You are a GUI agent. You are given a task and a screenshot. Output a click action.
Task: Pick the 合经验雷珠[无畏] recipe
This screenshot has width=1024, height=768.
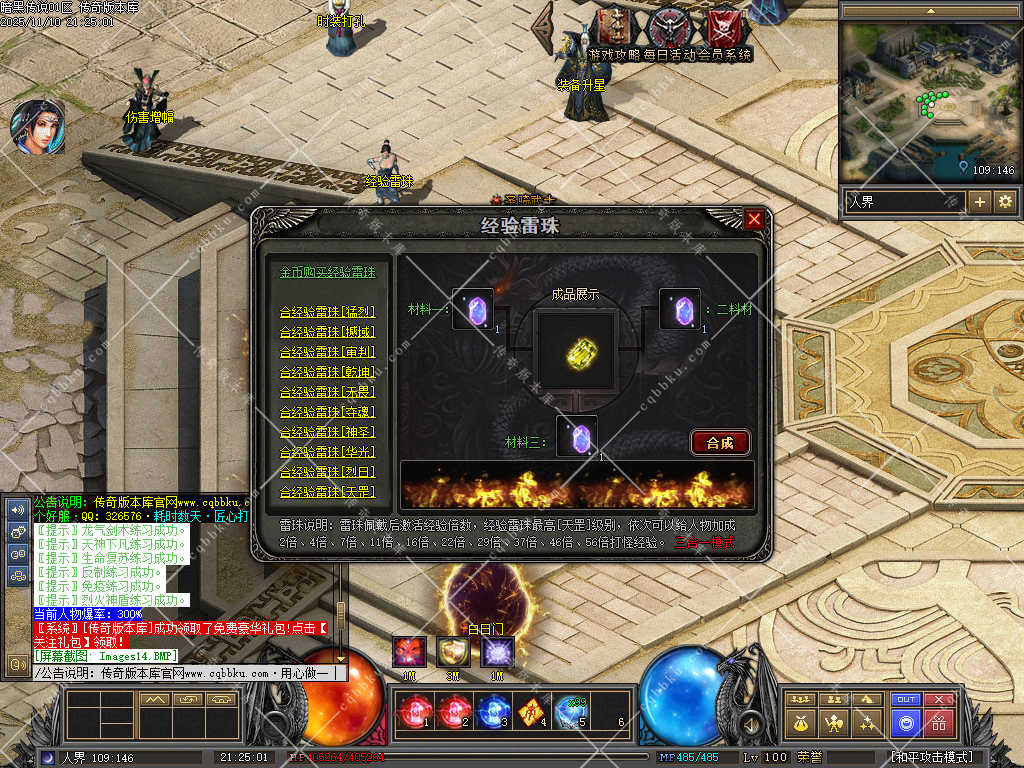(x=328, y=392)
